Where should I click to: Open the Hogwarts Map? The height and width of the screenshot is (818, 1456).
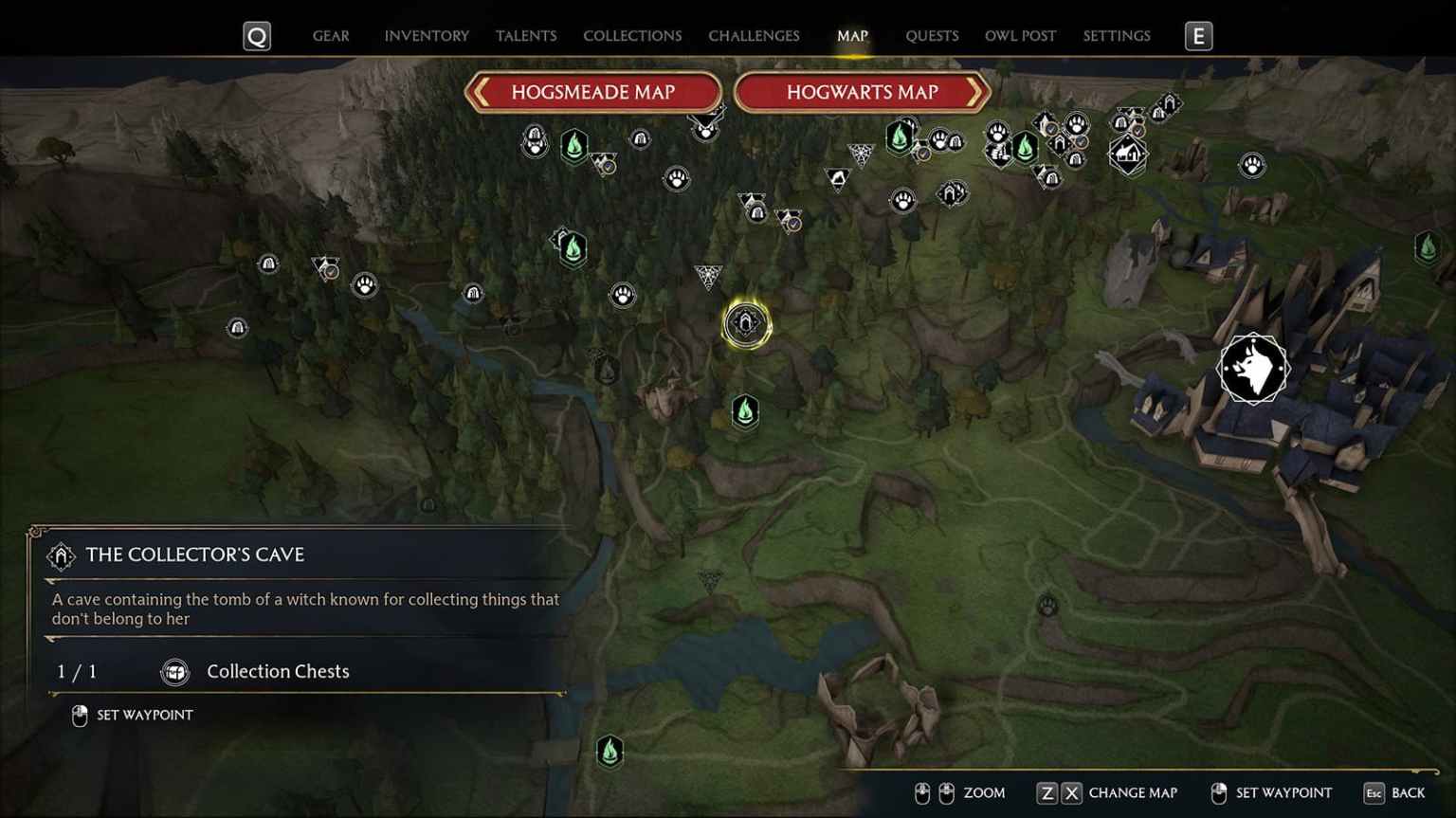tap(864, 92)
